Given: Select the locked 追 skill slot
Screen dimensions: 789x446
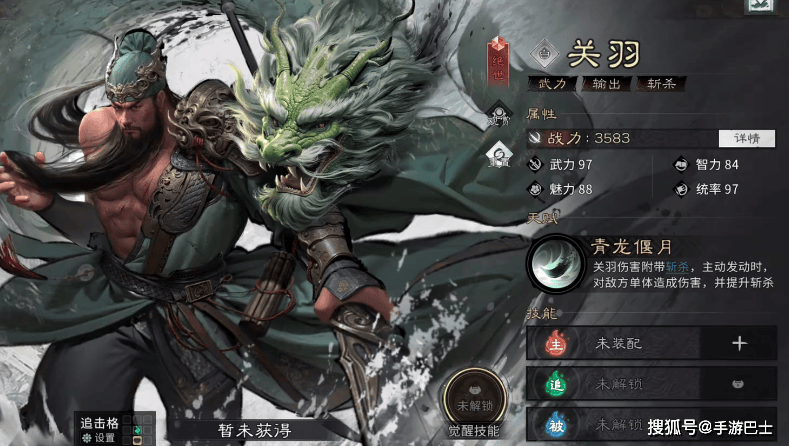Looking at the screenshot, I should coord(650,383).
